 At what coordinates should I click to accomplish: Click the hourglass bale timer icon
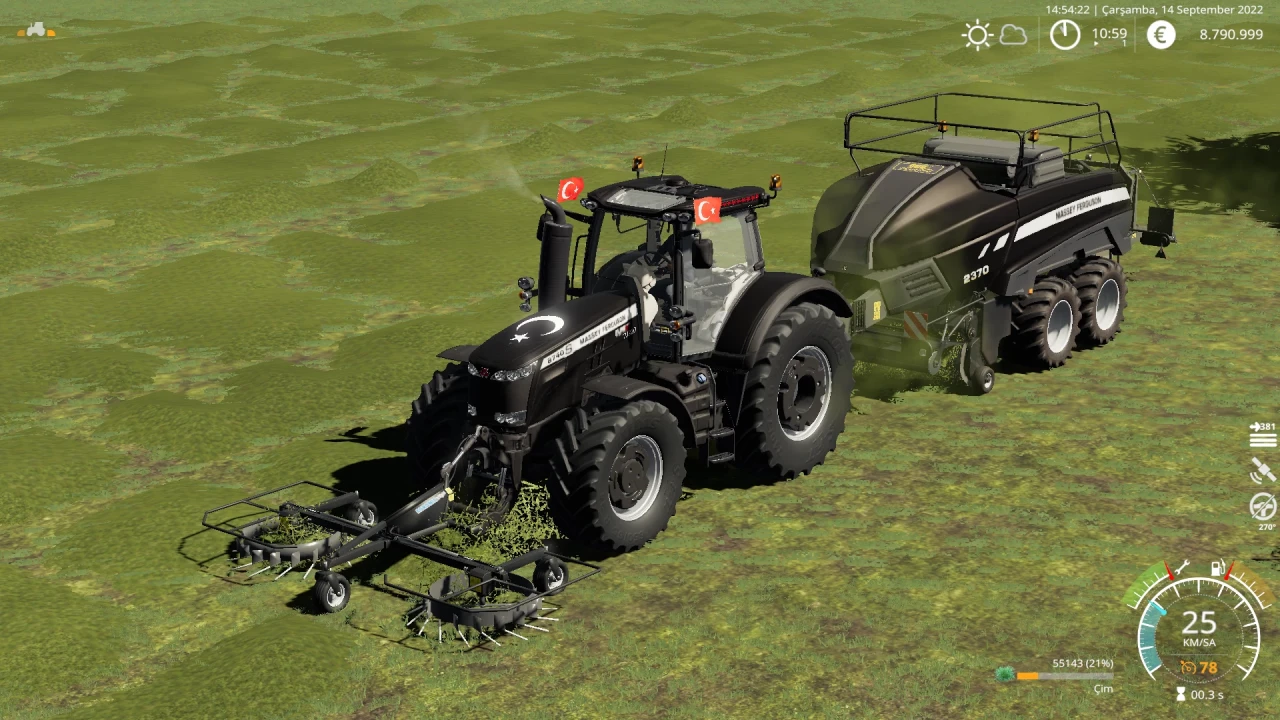pos(1181,693)
